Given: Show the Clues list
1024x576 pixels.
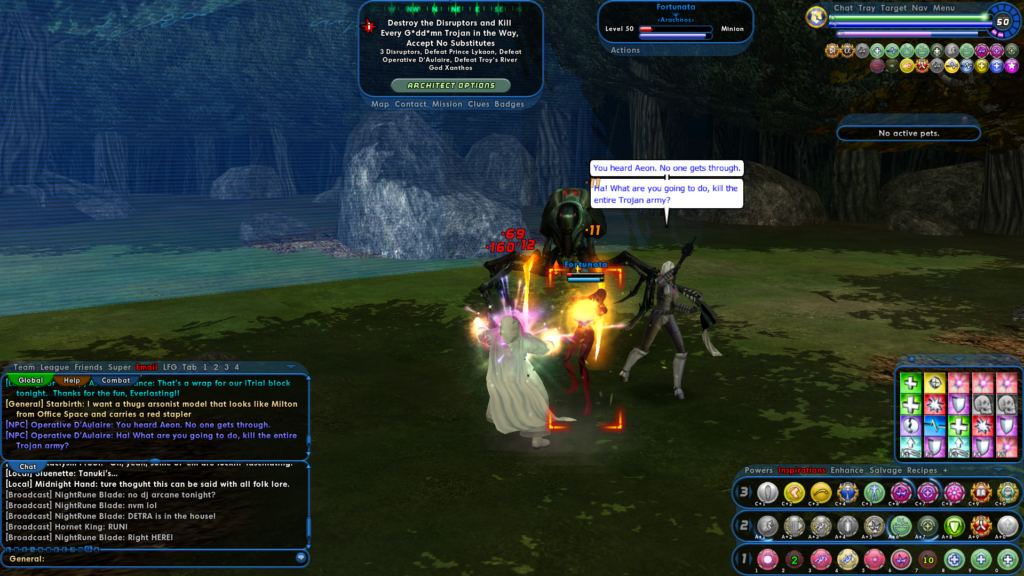Looking at the screenshot, I should pos(478,104).
